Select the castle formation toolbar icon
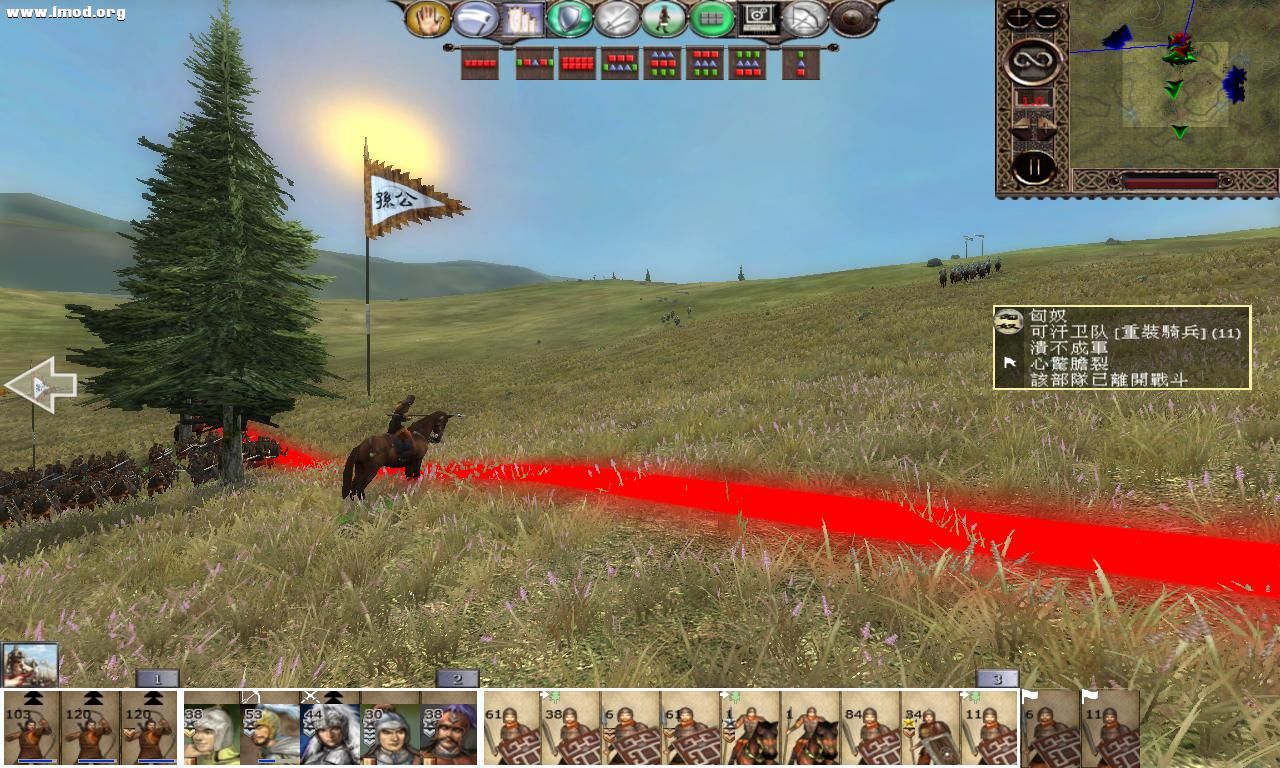 (x=521, y=20)
